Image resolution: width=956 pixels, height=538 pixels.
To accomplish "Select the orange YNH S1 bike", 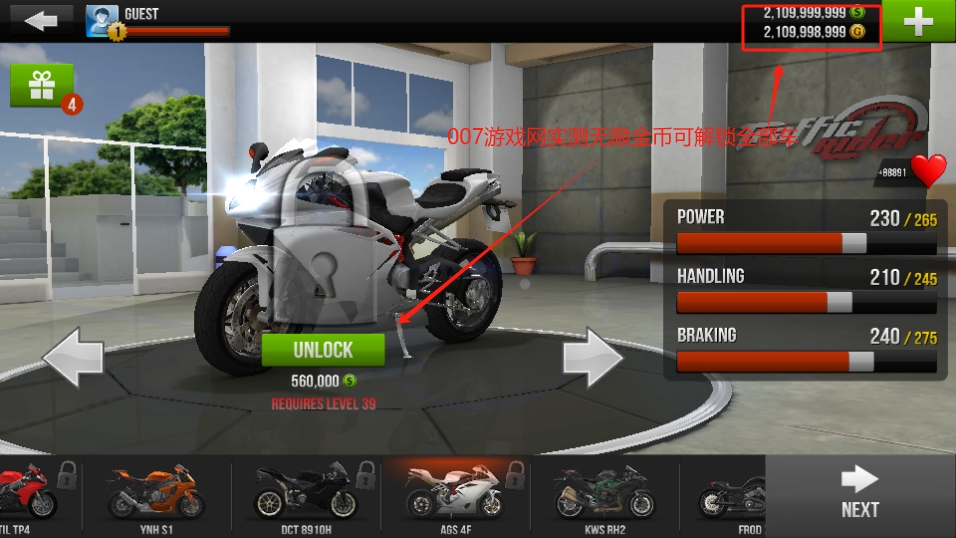I will (x=155, y=496).
